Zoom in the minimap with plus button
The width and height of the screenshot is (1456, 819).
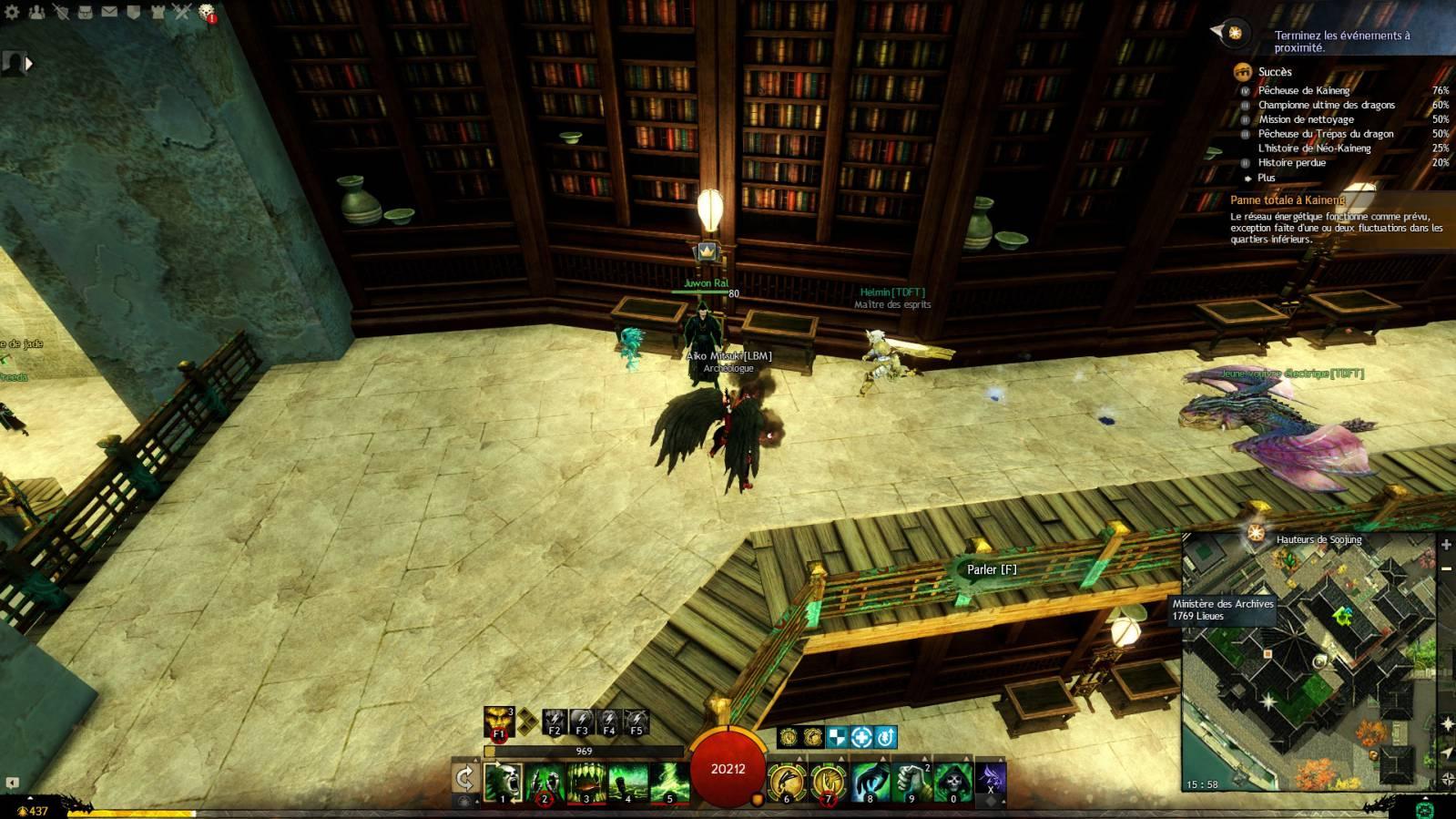point(1446,545)
